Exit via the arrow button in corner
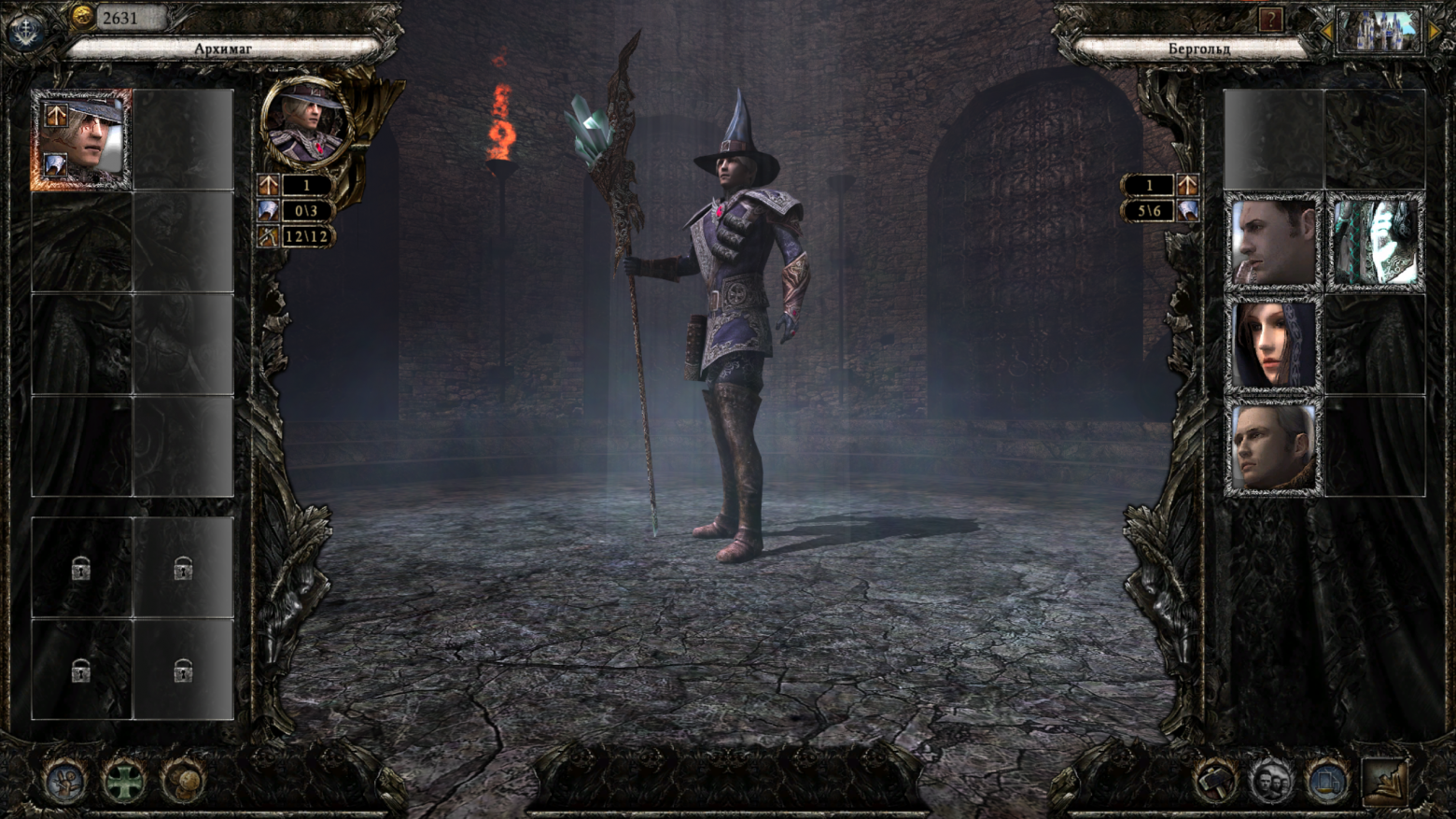The width and height of the screenshot is (1456, 819). coord(1386,781)
